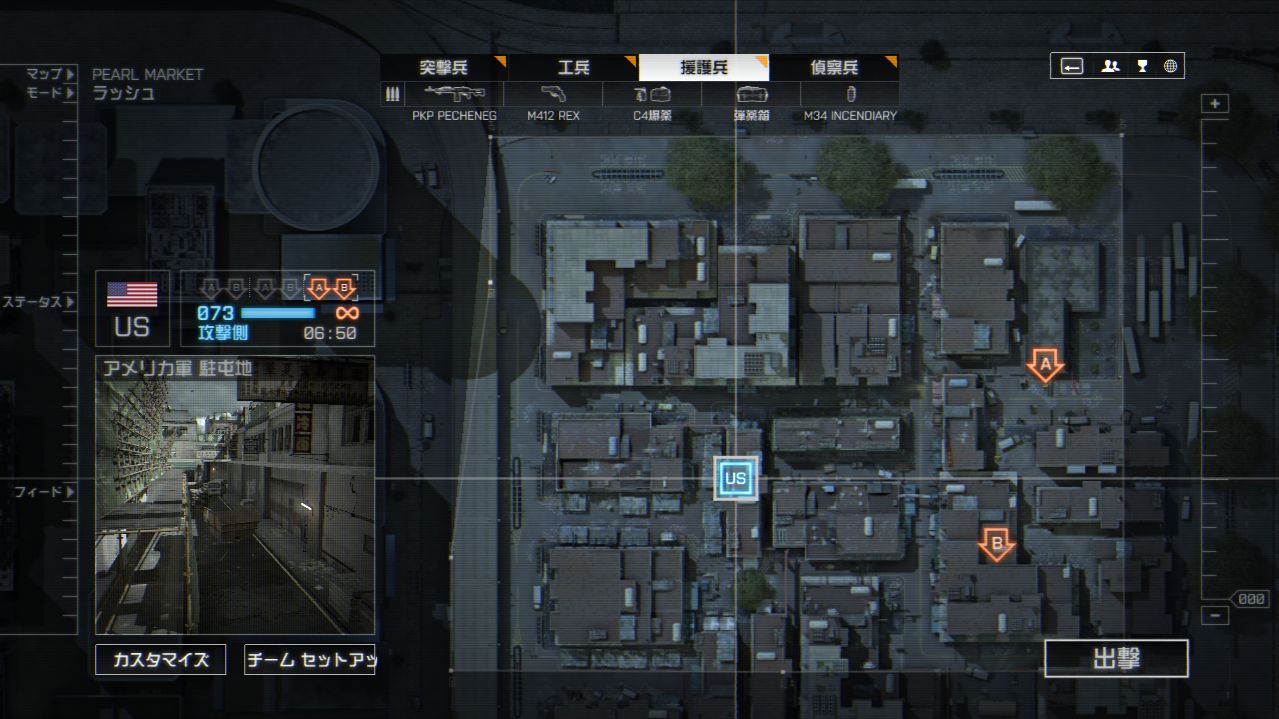Zoom in the map with plus button

[1215, 104]
